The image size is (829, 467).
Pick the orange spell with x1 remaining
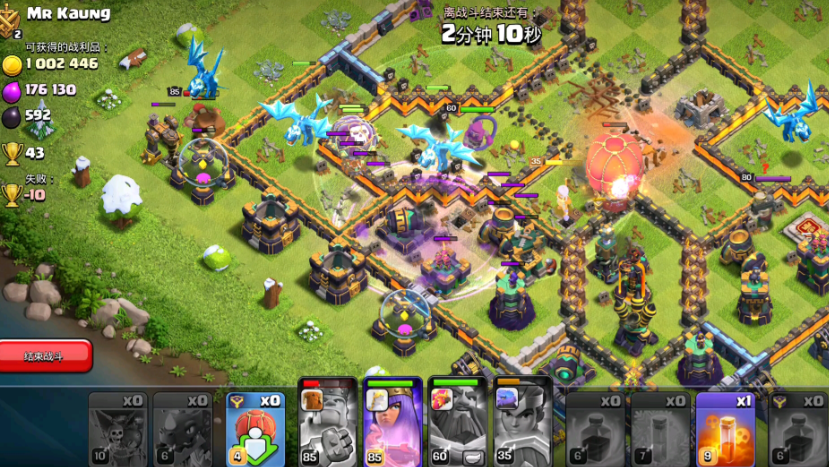click(725, 428)
